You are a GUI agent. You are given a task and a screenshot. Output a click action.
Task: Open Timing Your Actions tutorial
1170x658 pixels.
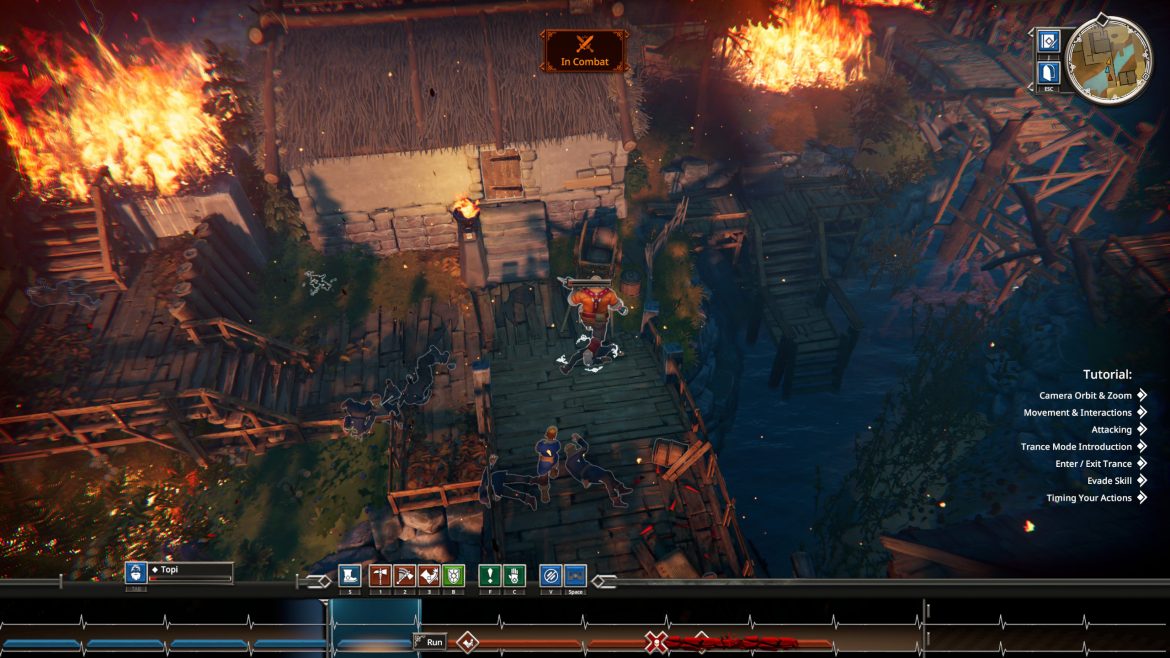1089,498
